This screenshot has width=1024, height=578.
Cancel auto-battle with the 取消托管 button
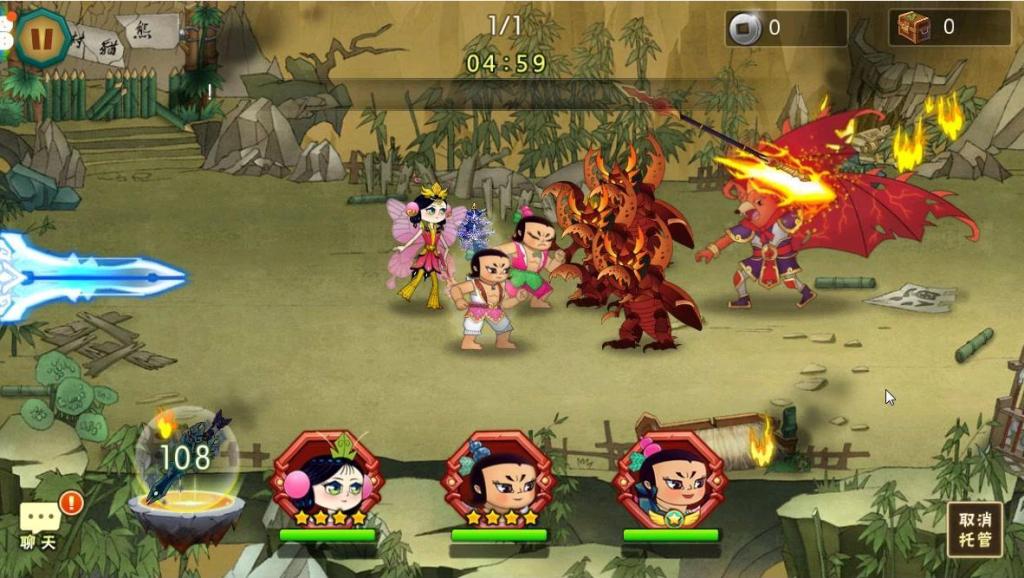[x=974, y=529]
